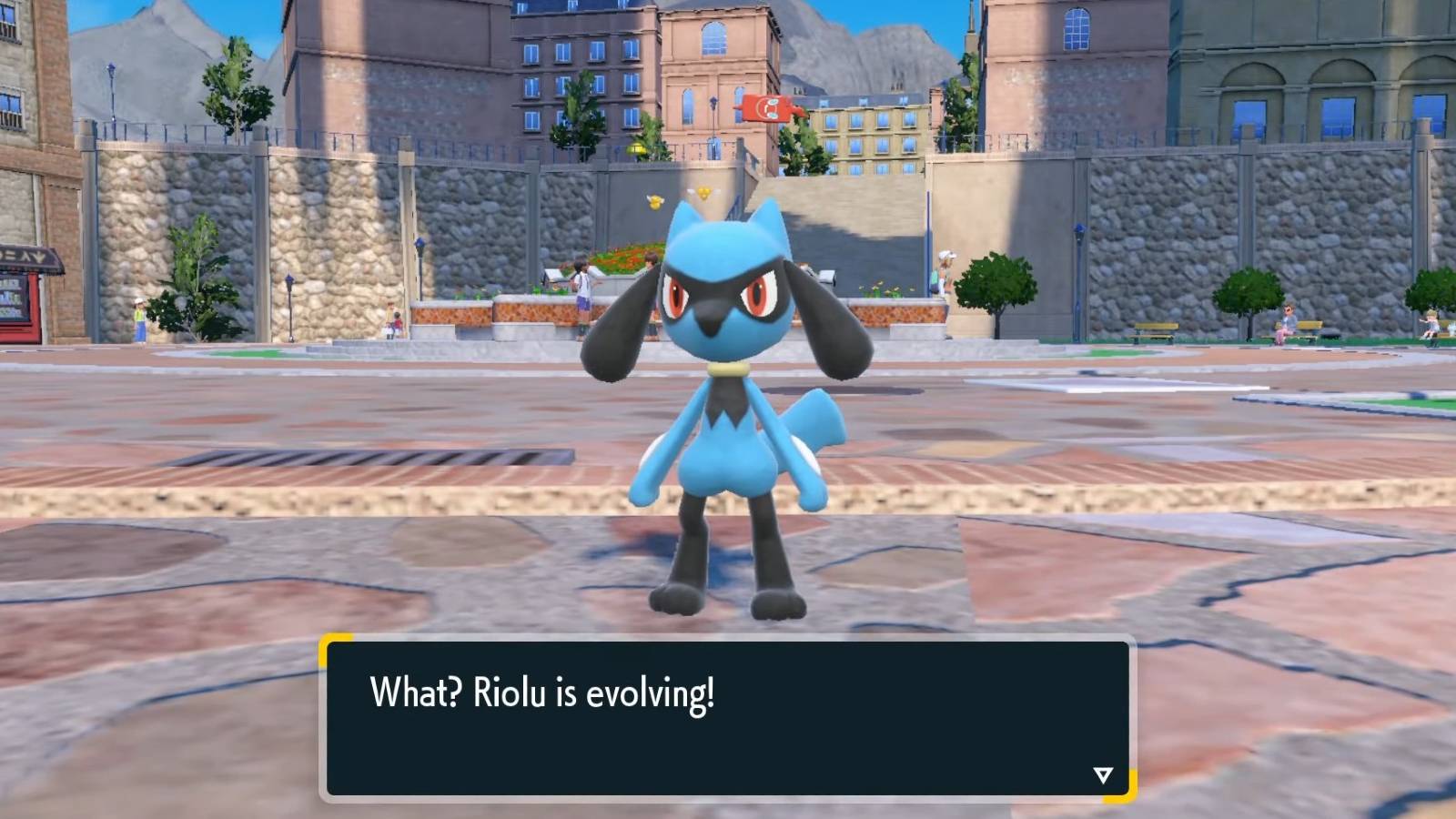Click the Poké Mart sign on the building
This screenshot has width=1456, height=819.
(x=769, y=105)
